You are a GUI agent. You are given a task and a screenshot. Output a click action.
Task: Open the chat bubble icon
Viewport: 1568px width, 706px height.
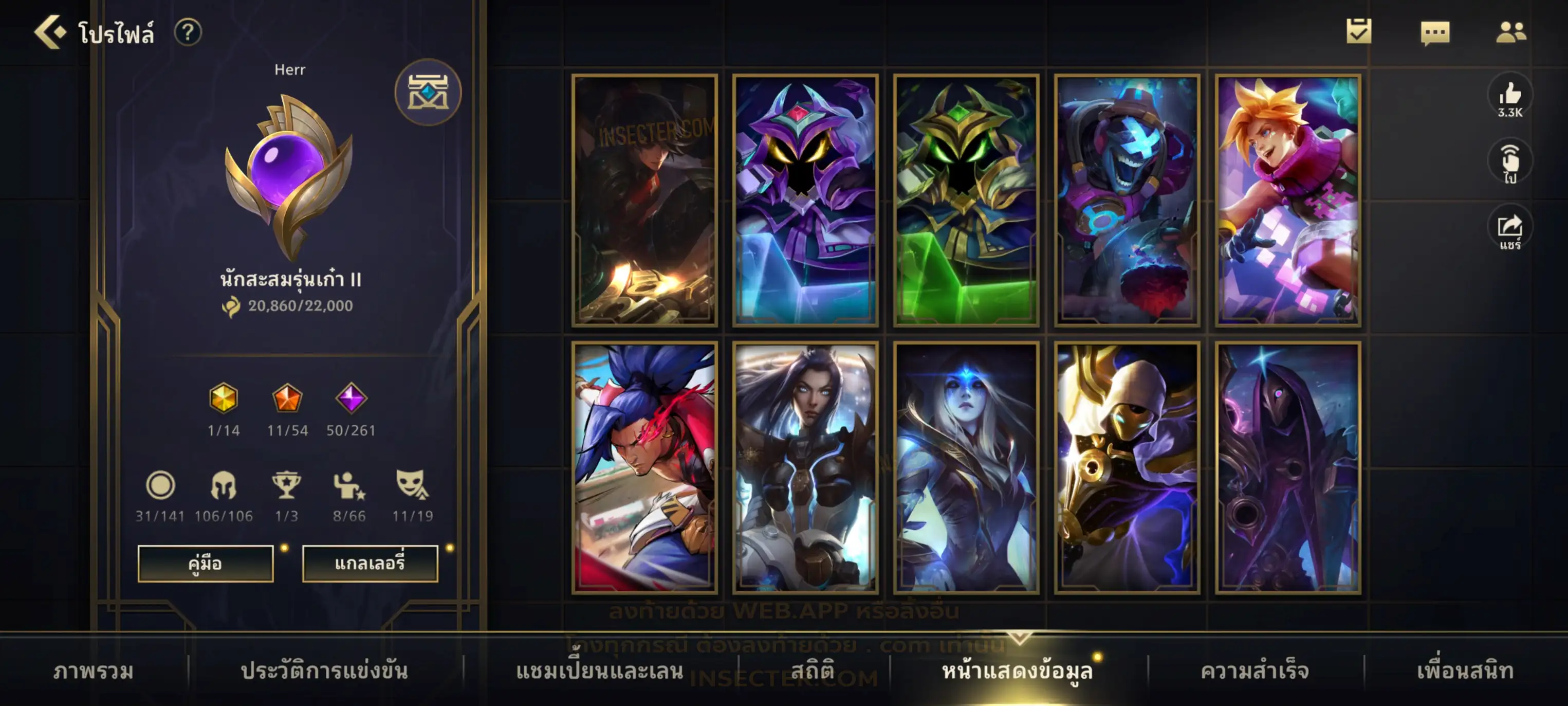click(x=1435, y=32)
